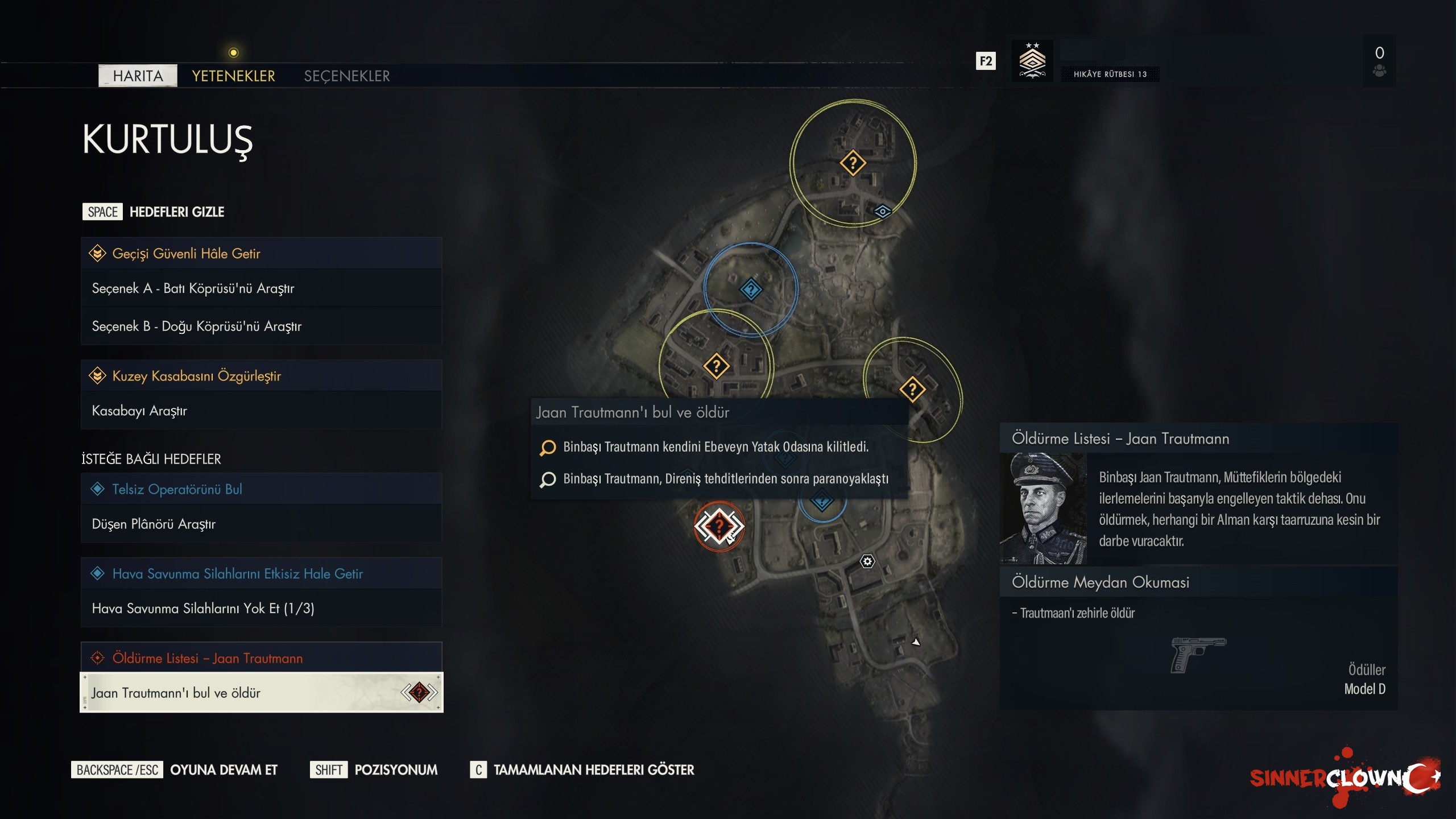Select the white gear marker on the map
This screenshot has width=1456, height=819.
867,562
